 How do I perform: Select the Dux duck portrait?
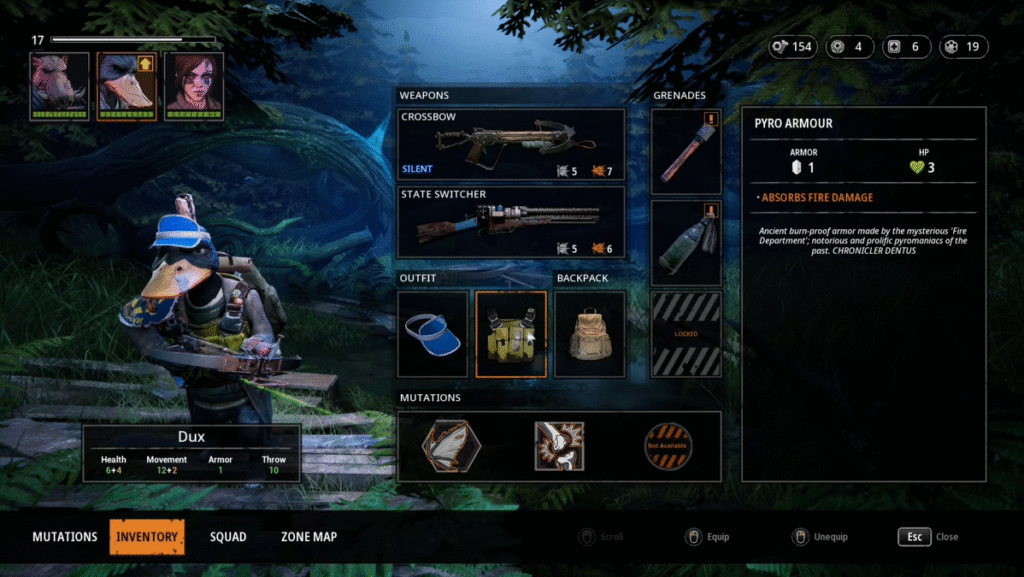coord(126,86)
